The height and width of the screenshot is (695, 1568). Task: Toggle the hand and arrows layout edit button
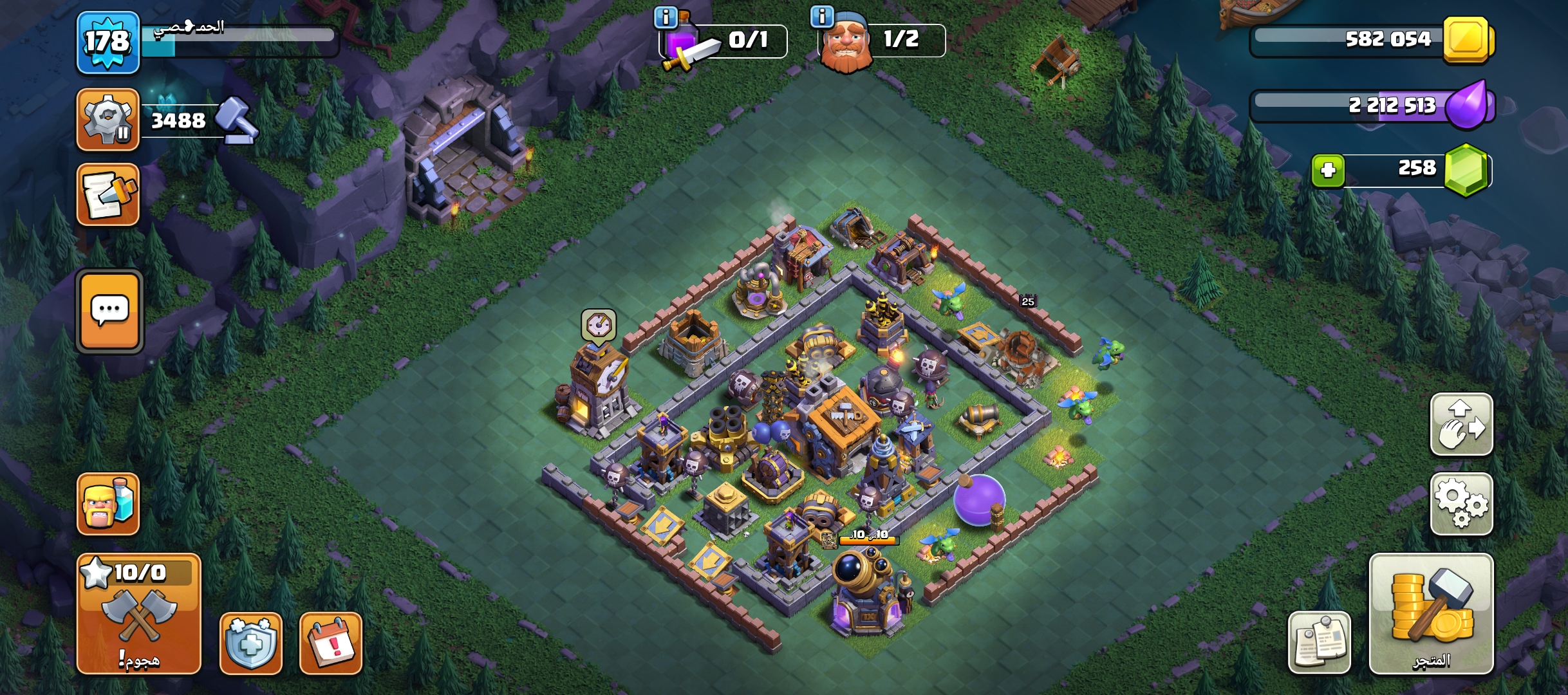tap(1461, 425)
